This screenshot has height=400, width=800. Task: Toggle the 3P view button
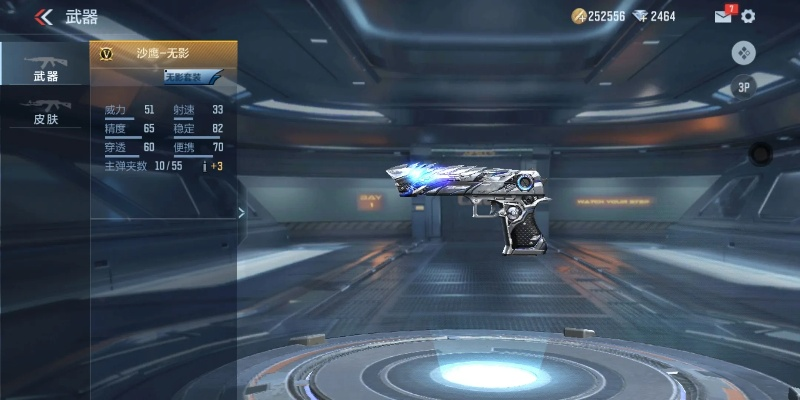coord(743,87)
